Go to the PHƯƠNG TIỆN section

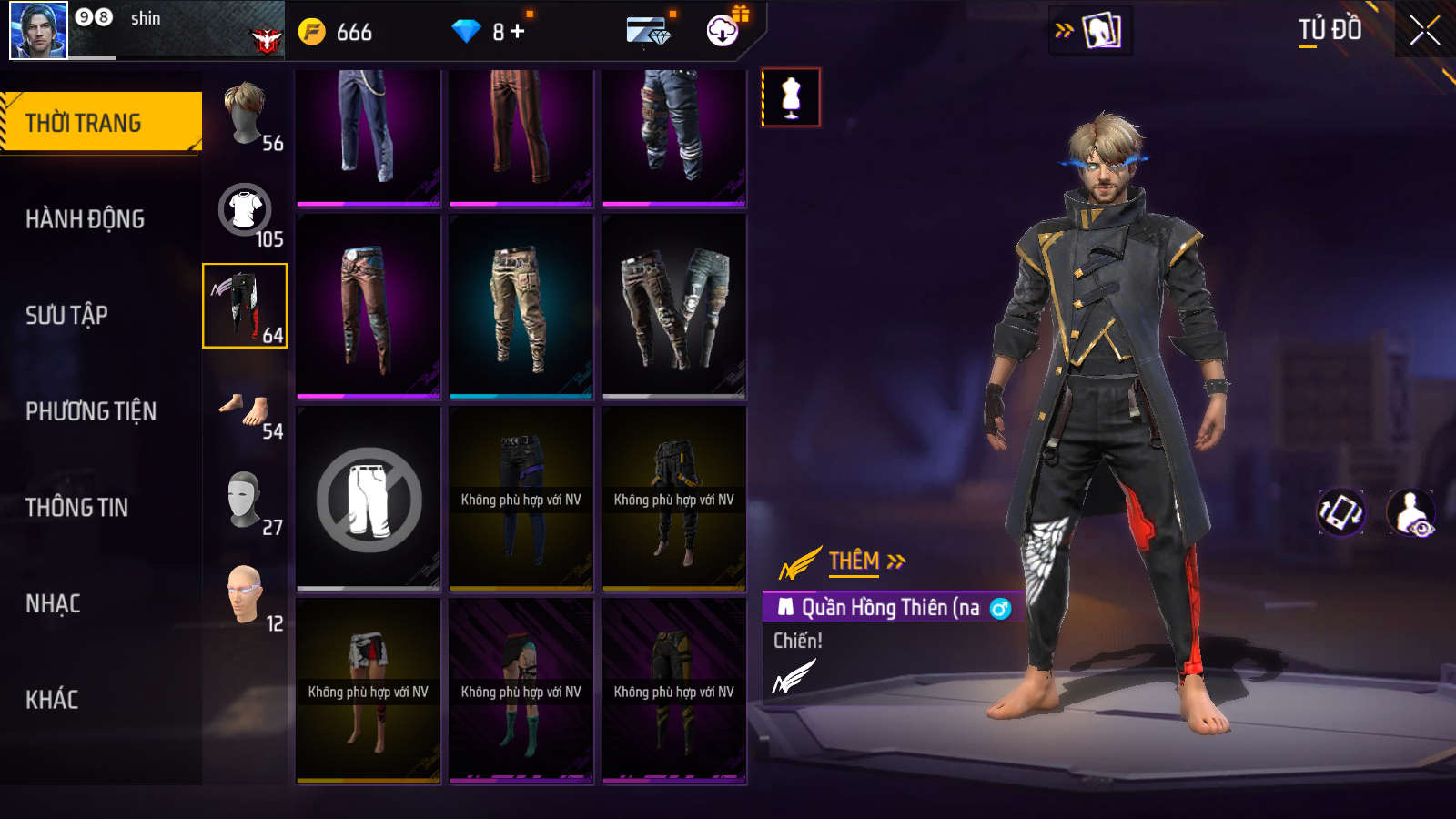(x=91, y=411)
